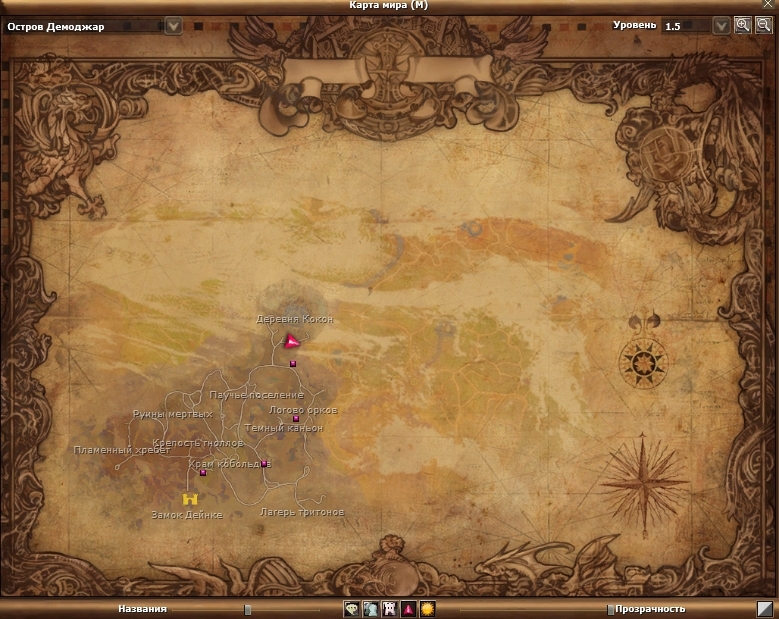This screenshot has height=619, width=779.
Task: Click the pink player arrow near Деревня Кокон
Action: [x=291, y=343]
